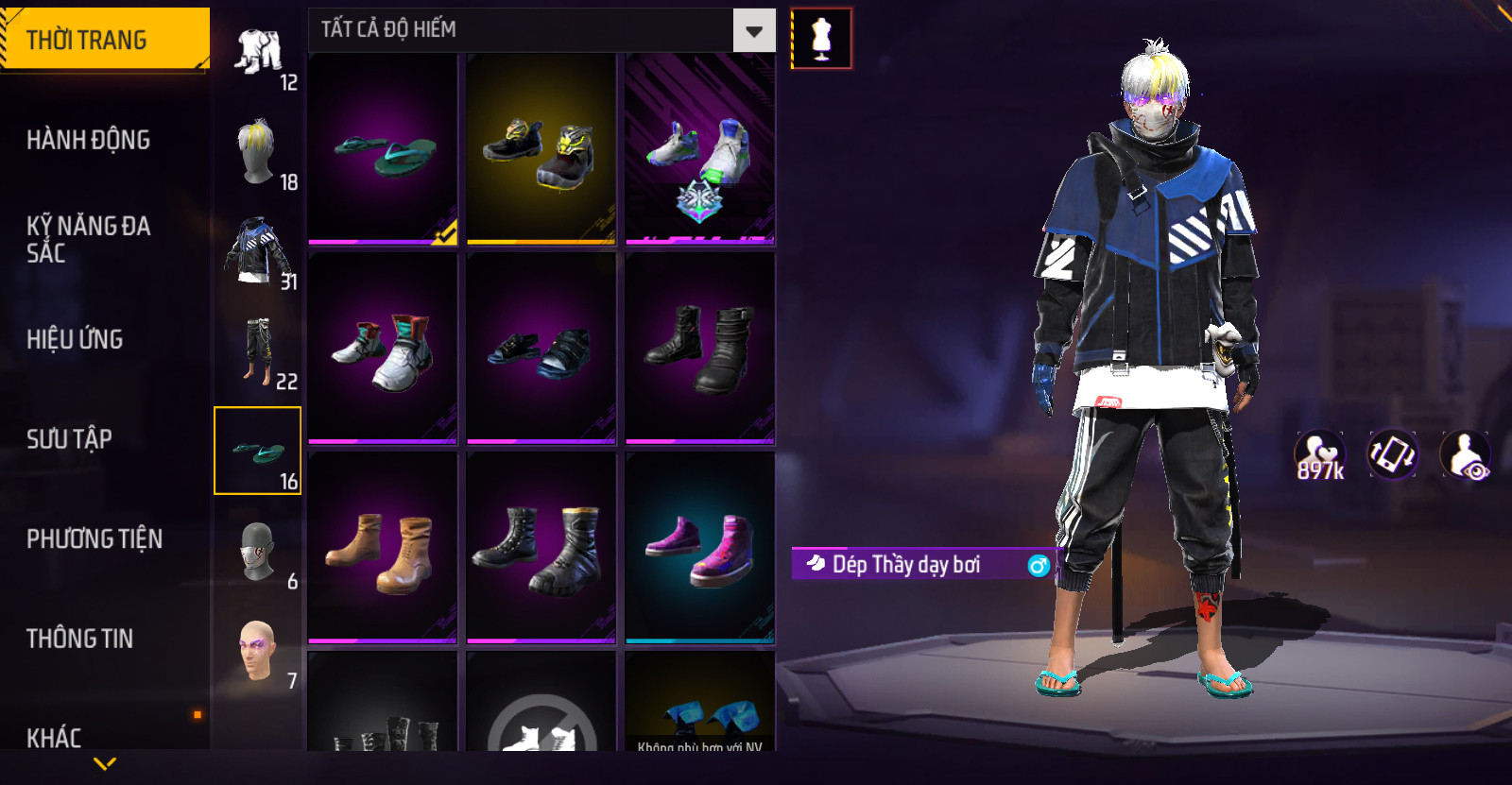
Task: Select the Hiệu Ứng menu entry
Action: pyautogui.click(x=76, y=339)
